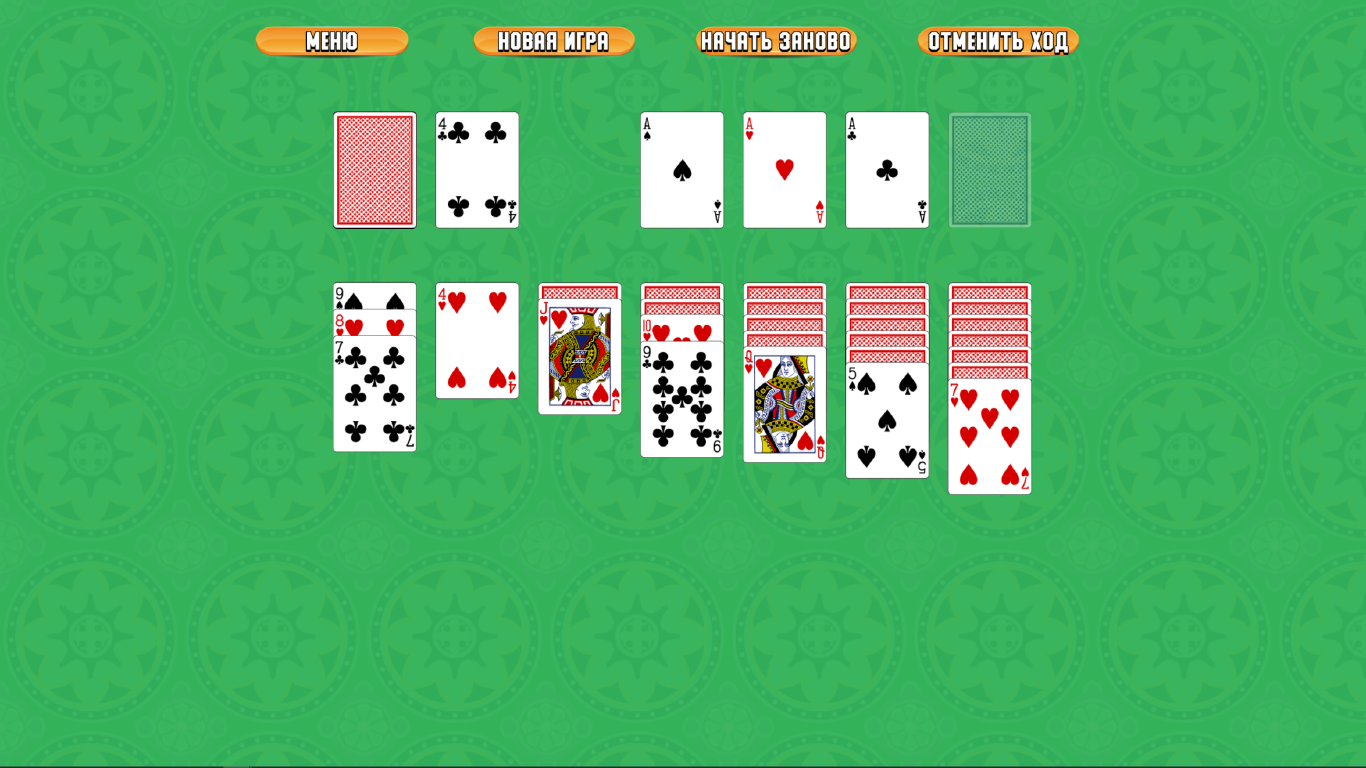Click the 9 of spades card
1366x768 pixels.
point(374,293)
